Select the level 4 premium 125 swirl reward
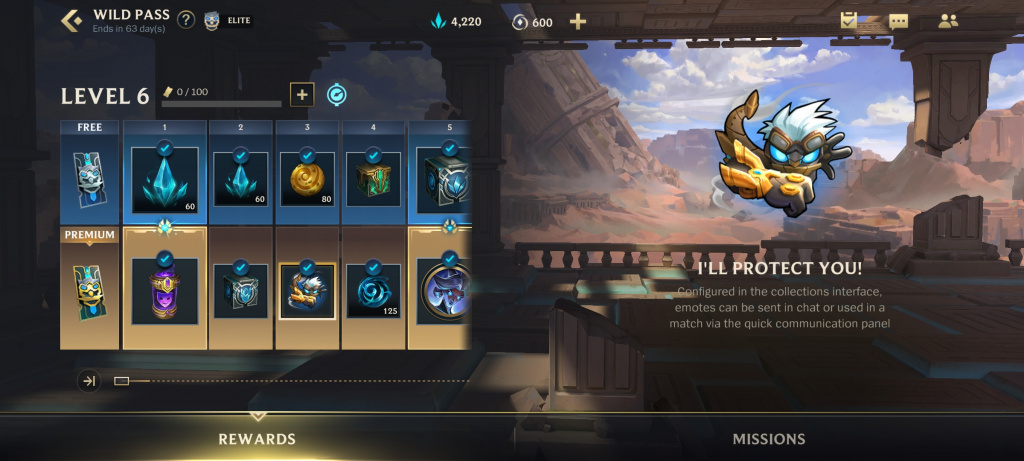This screenshot has height=461, width=1024. pos(374,290)
